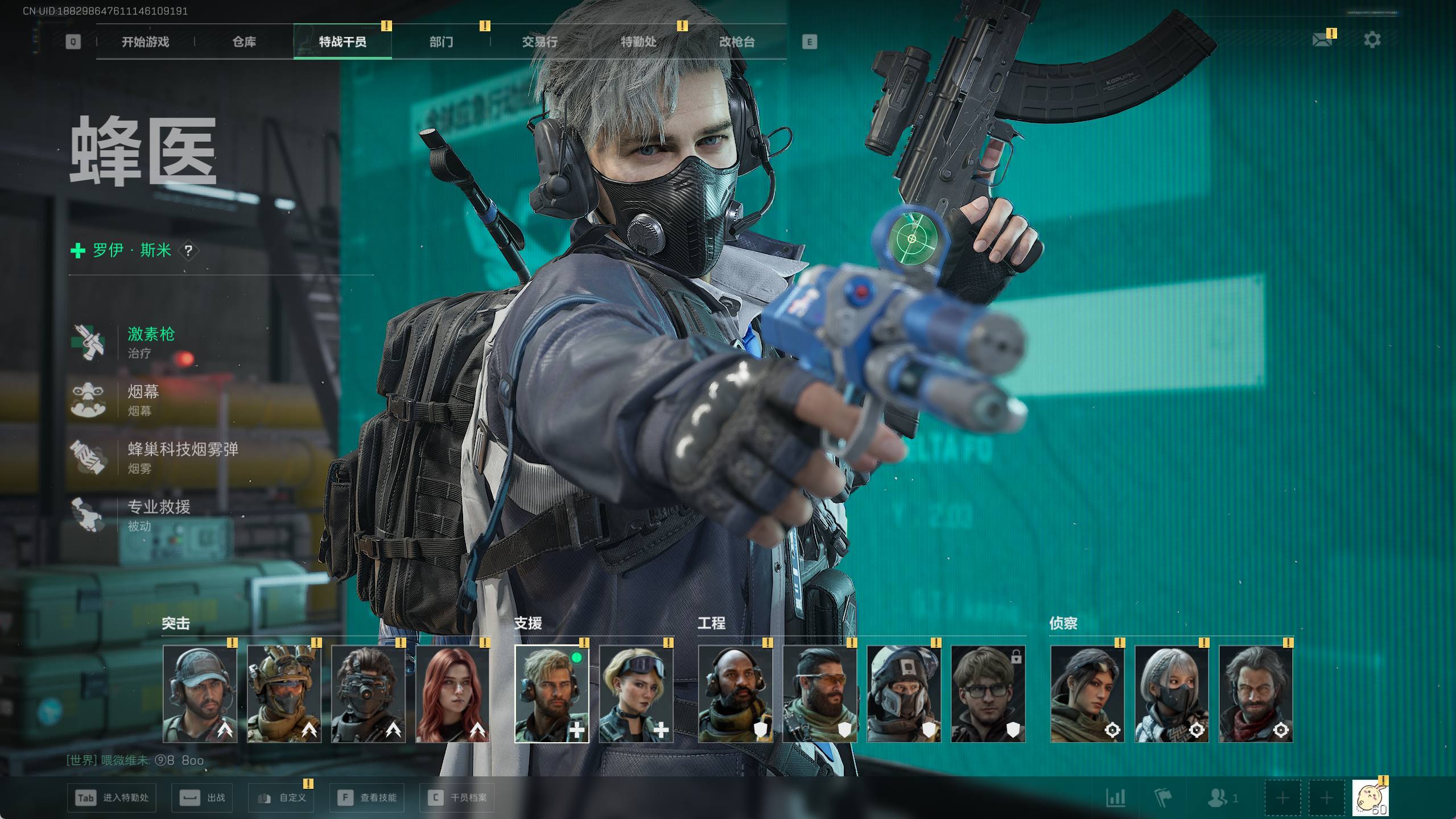Select the 部门 tab
1456x819 pixels.
tap(441, 42)
